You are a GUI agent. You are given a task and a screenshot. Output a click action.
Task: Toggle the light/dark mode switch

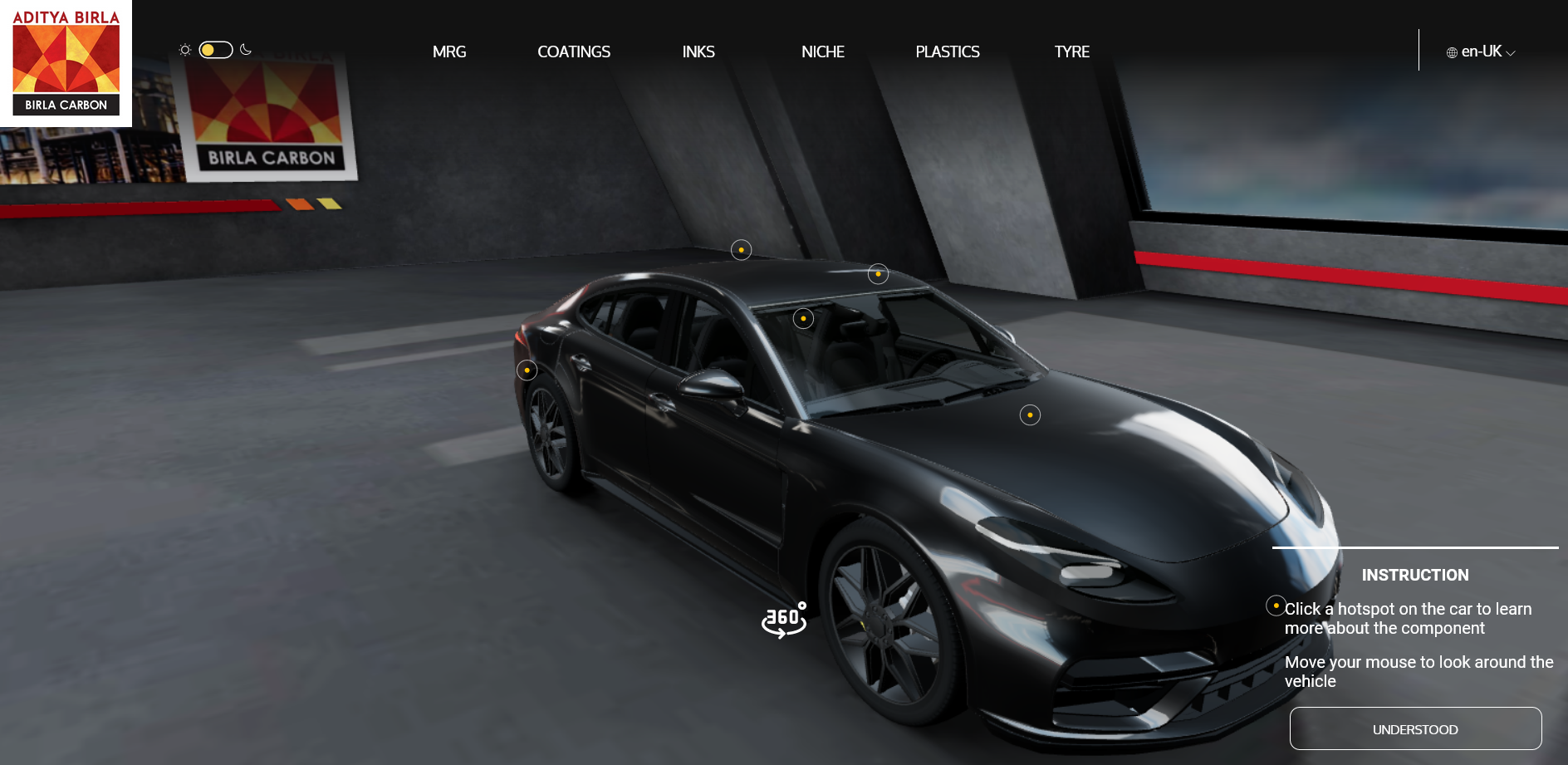point(215,50)
